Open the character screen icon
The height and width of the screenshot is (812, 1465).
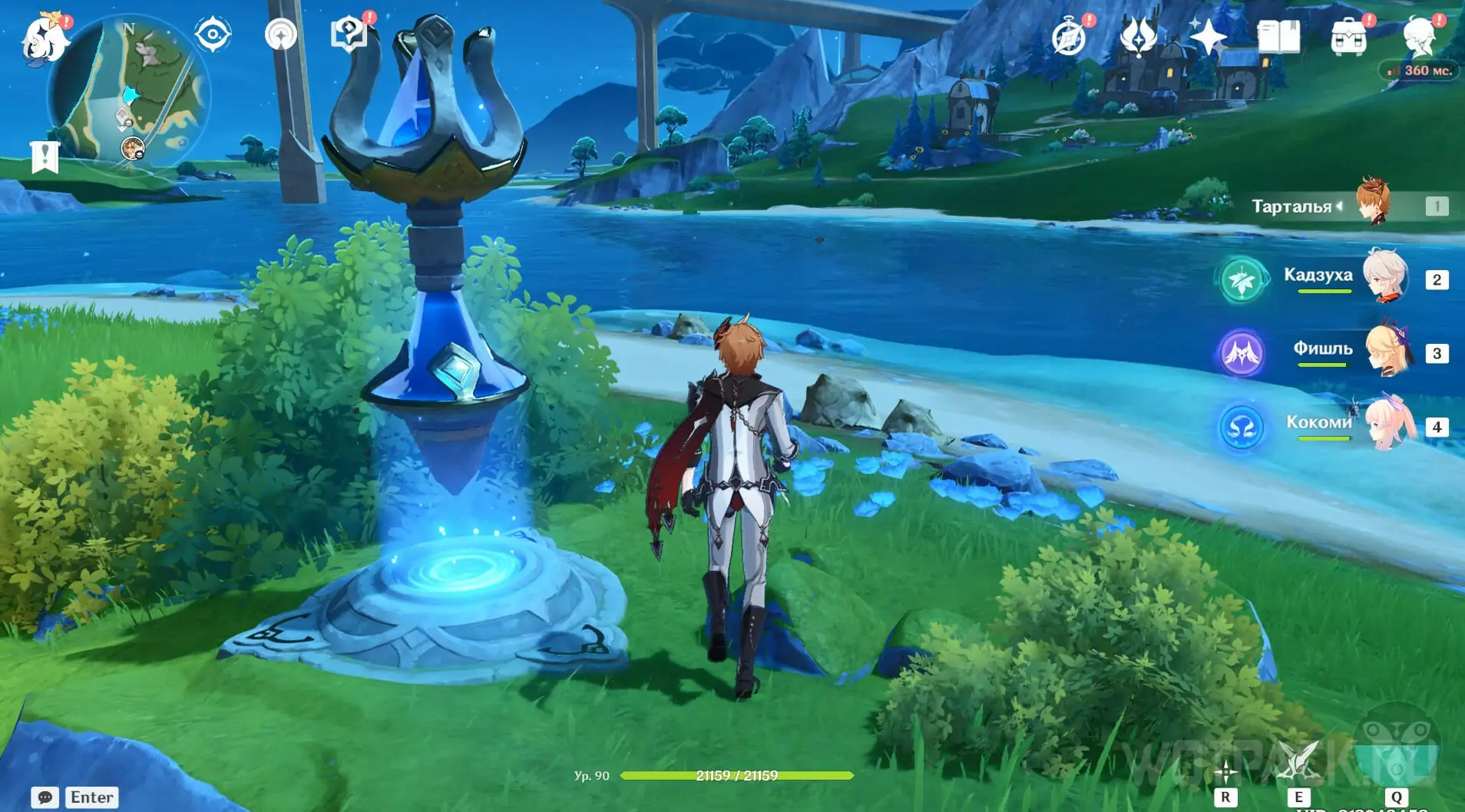tap(1420, 37)
